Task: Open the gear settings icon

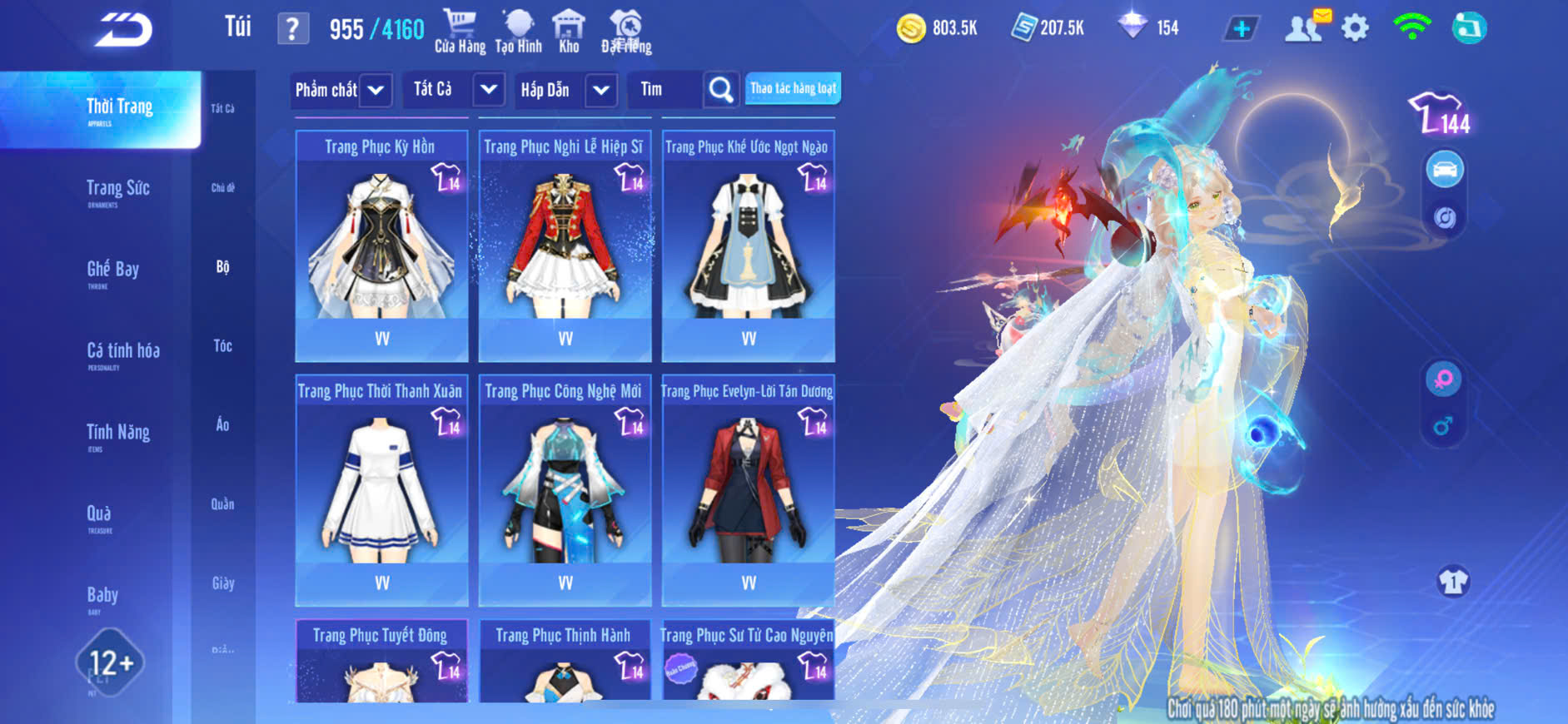Action: [1355, 29]
